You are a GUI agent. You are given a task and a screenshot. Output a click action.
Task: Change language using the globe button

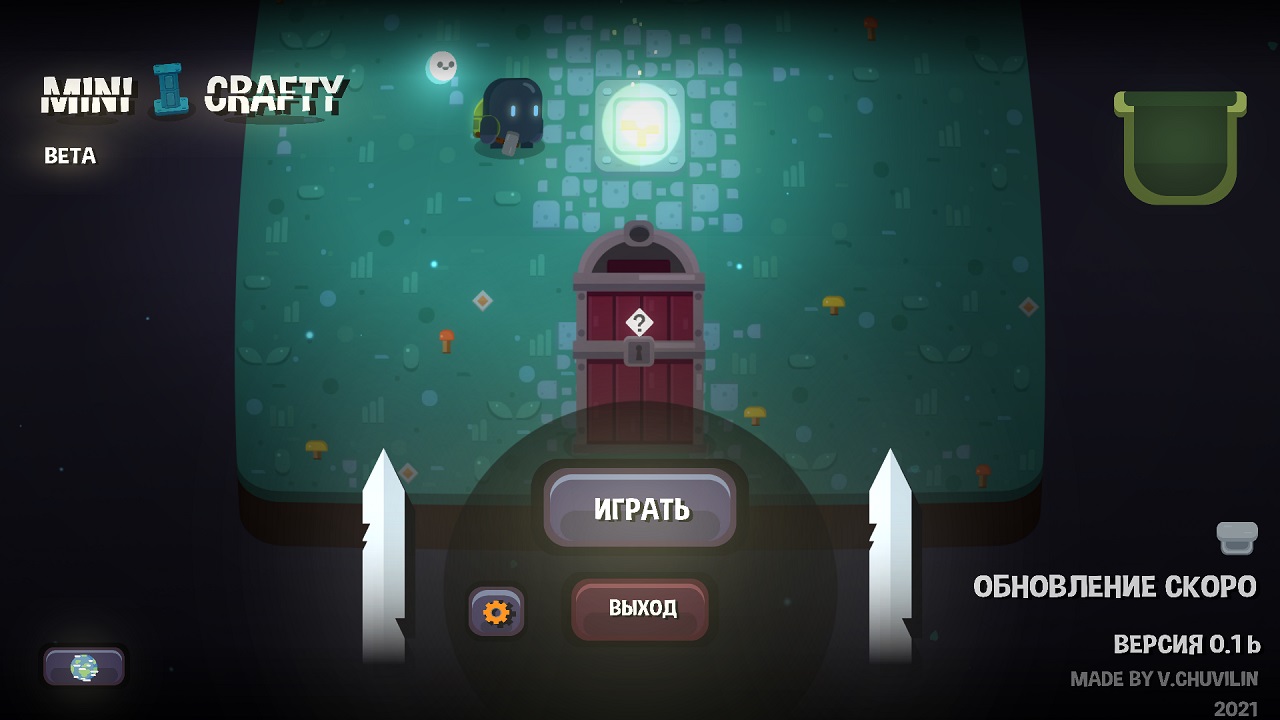point(84,667)
